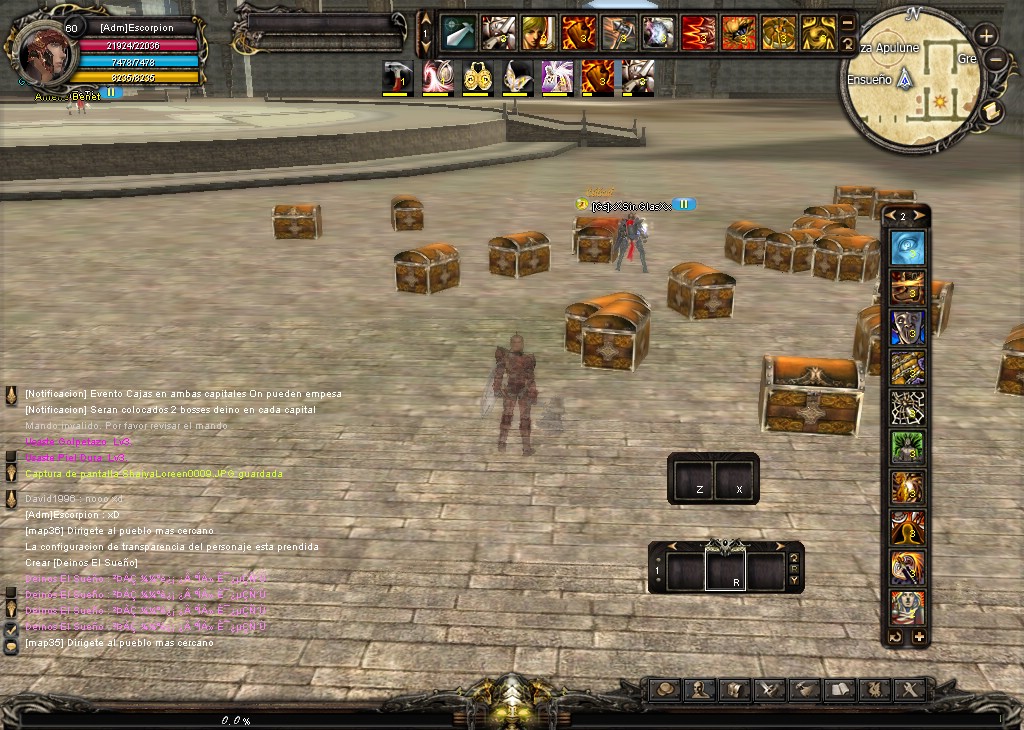1024x730 pixels.
Task: Open the crossed swords menu button
Action: pos(769,689)
